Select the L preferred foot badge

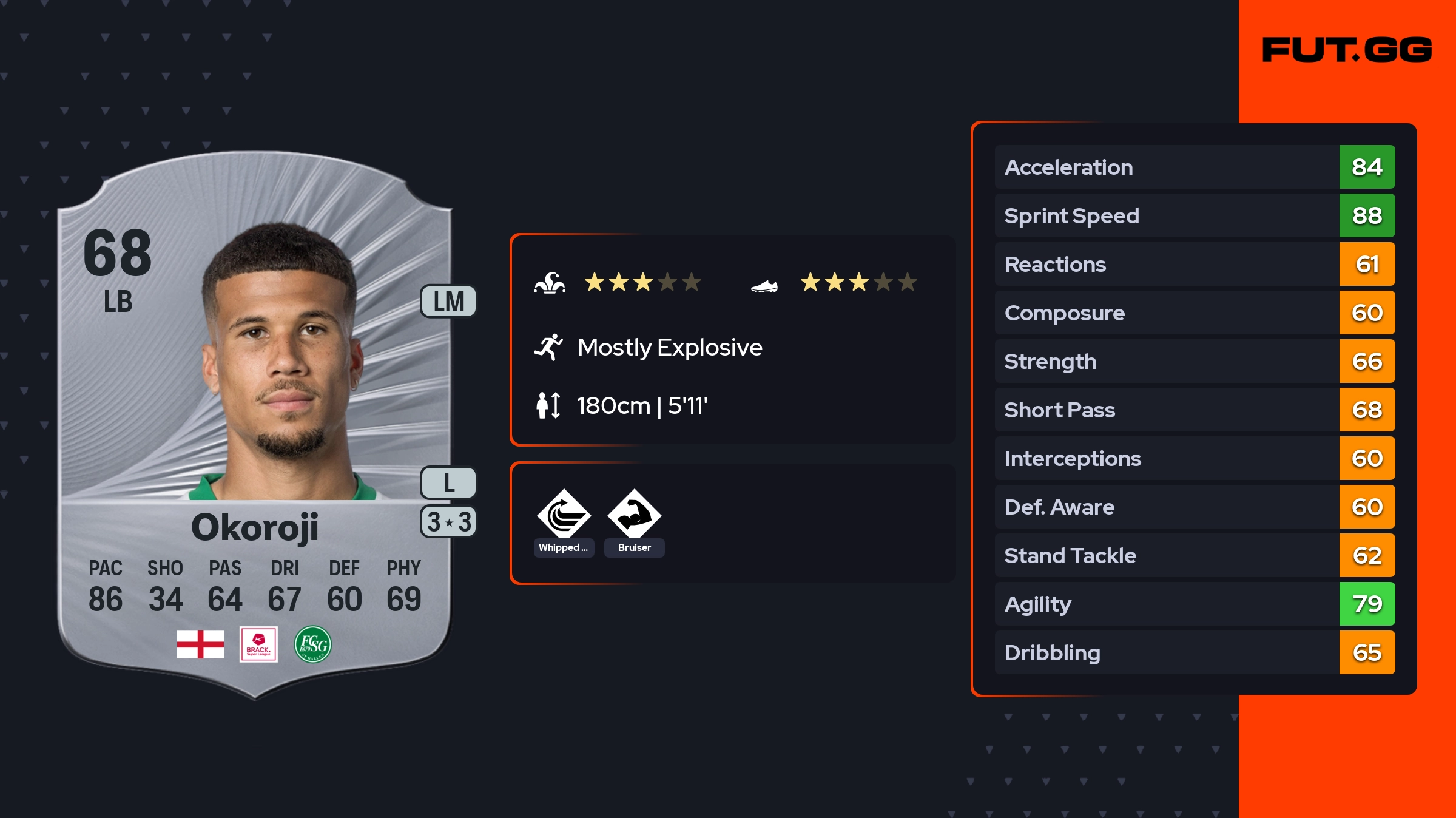pos(448,483)
